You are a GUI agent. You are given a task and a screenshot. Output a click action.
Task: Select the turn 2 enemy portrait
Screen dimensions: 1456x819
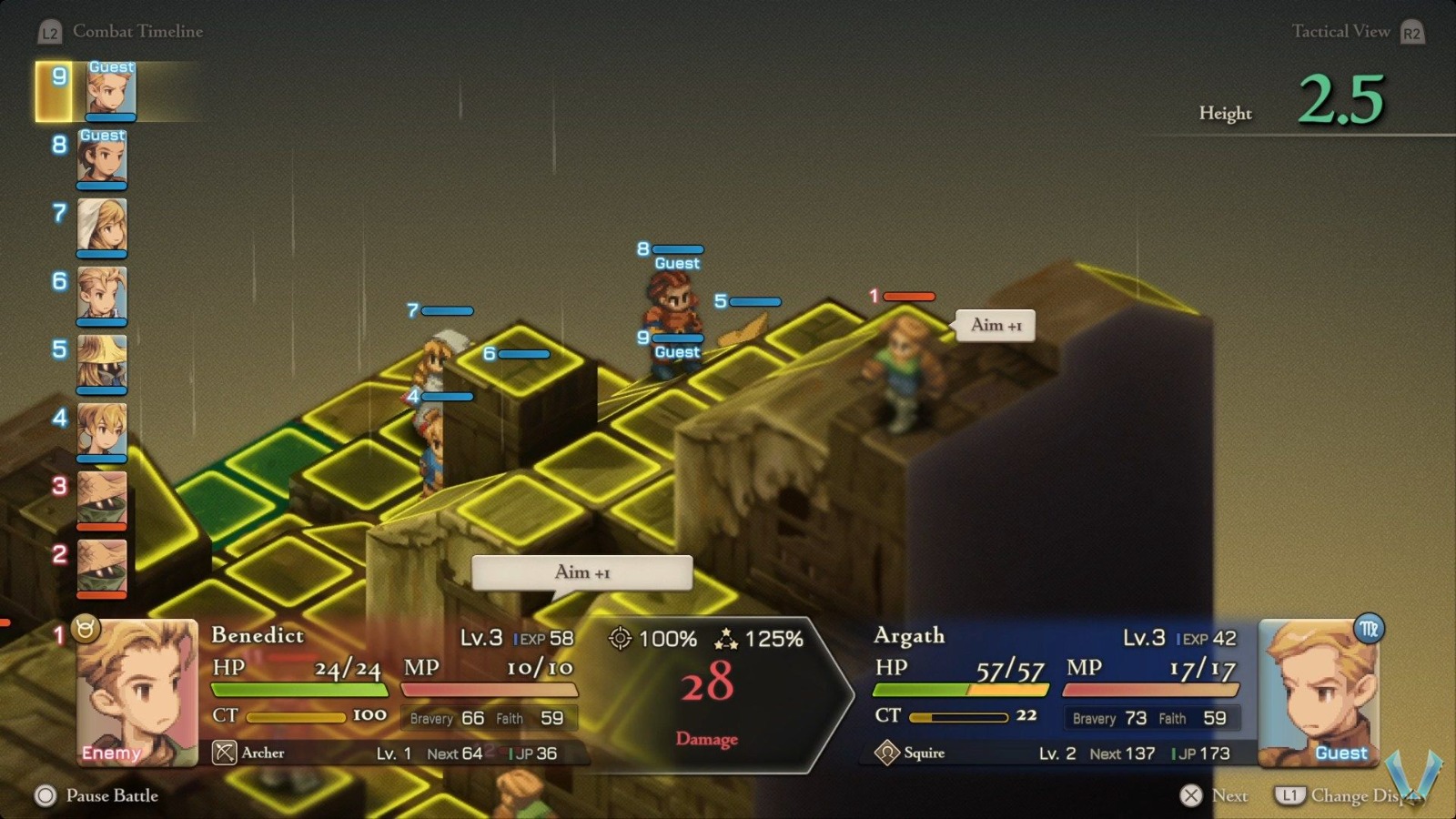coord(102,567)
